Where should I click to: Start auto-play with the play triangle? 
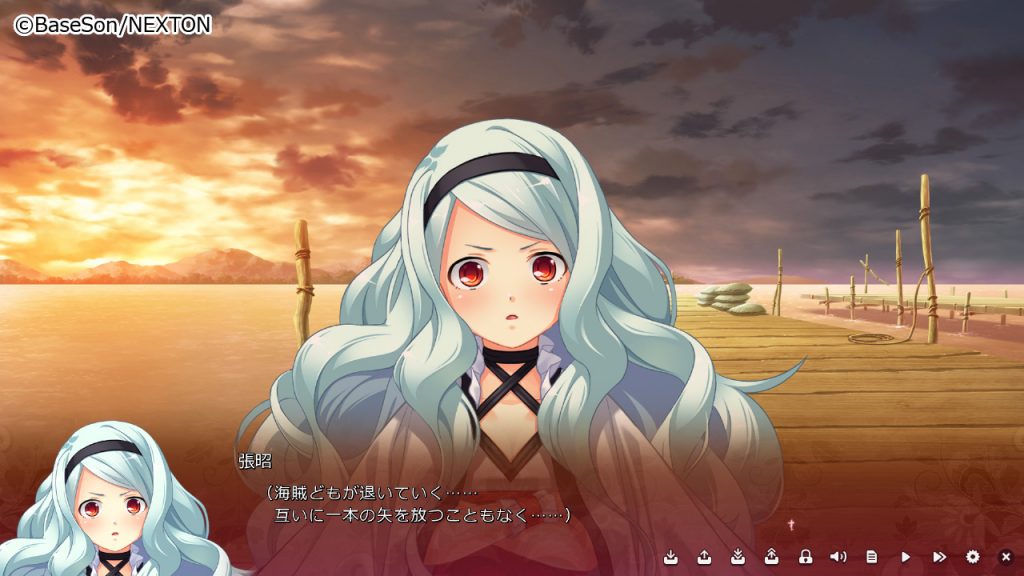(906, 556)
